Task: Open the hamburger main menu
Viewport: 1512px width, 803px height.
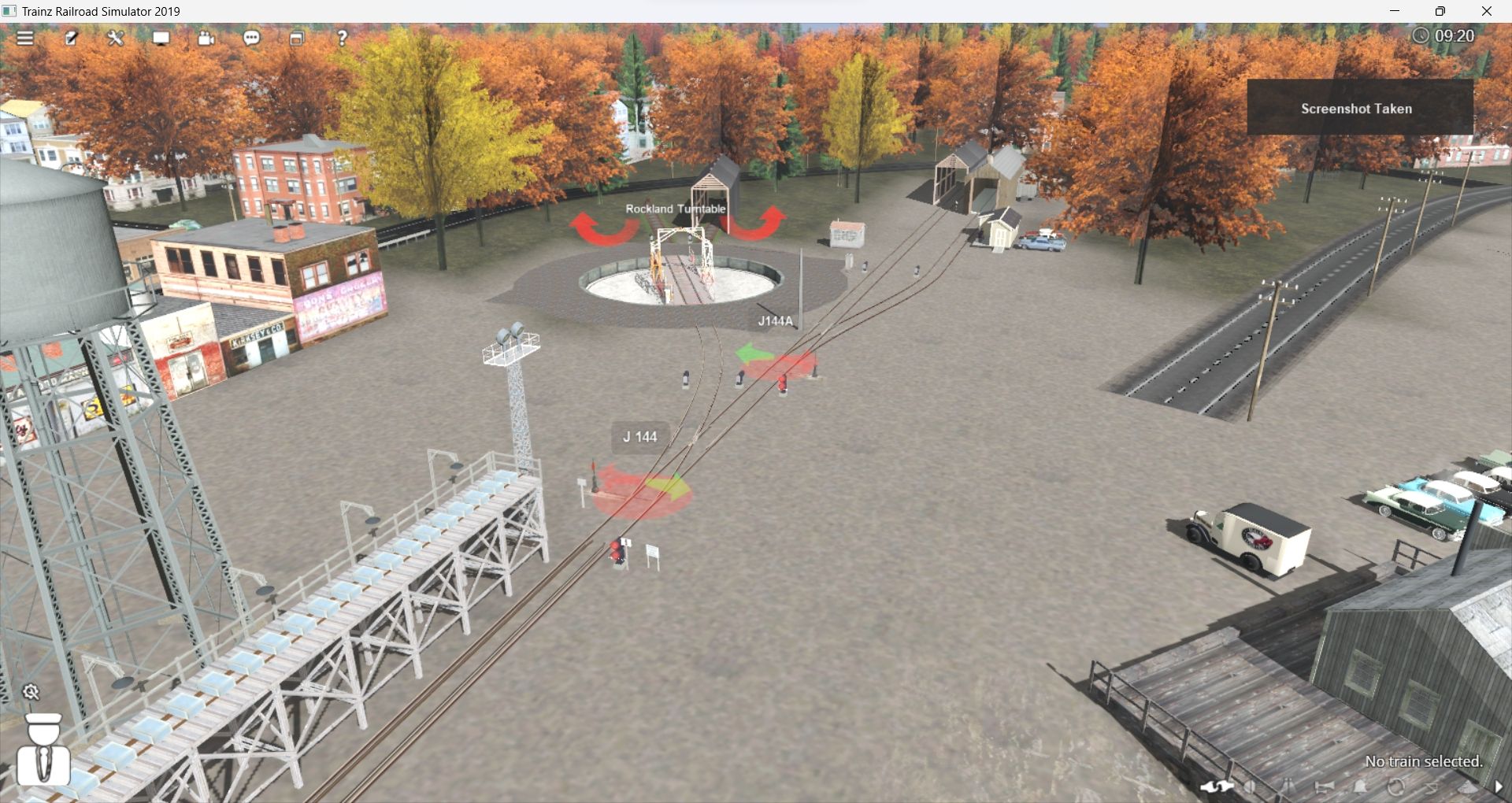Action: (26, 37)
